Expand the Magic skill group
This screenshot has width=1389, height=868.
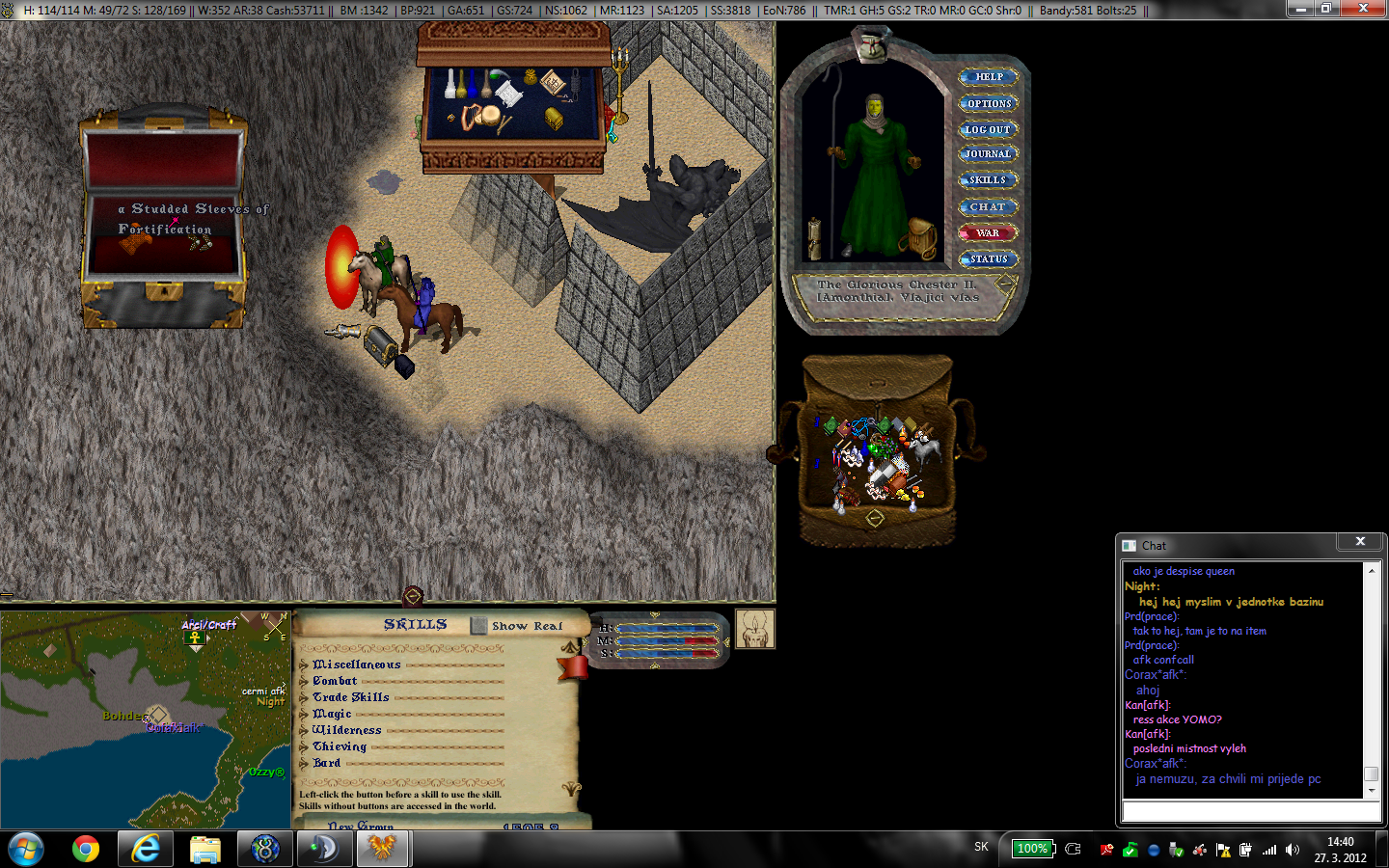(x=305, y=714)
